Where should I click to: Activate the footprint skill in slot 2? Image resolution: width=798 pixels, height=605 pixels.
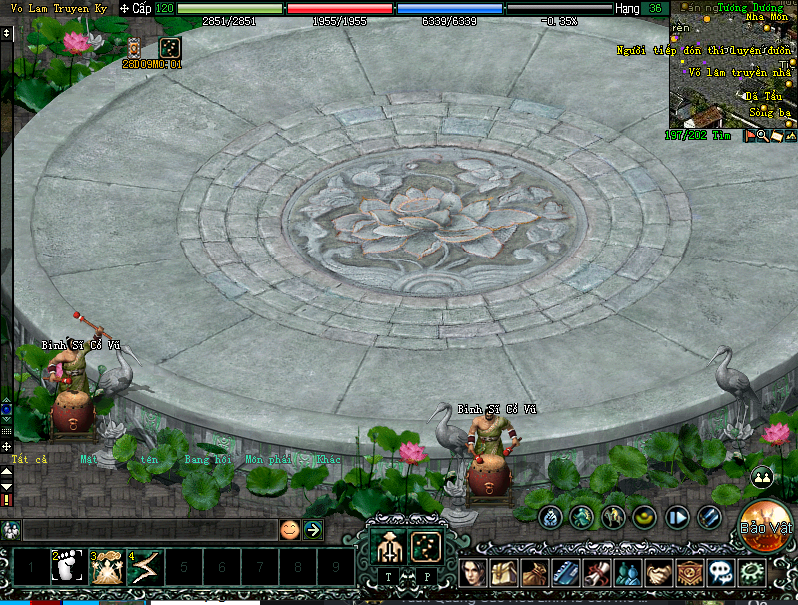click(67, 567)
